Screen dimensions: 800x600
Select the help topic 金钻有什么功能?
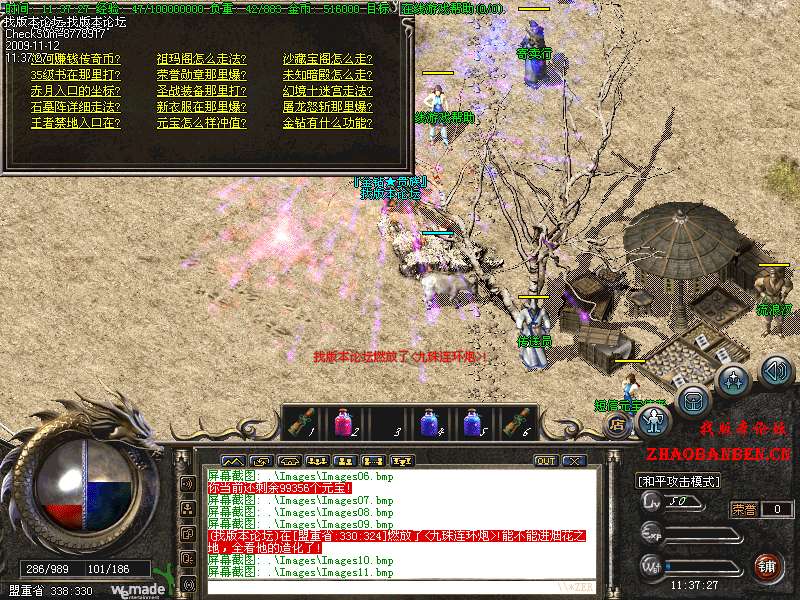click(327, 124)
